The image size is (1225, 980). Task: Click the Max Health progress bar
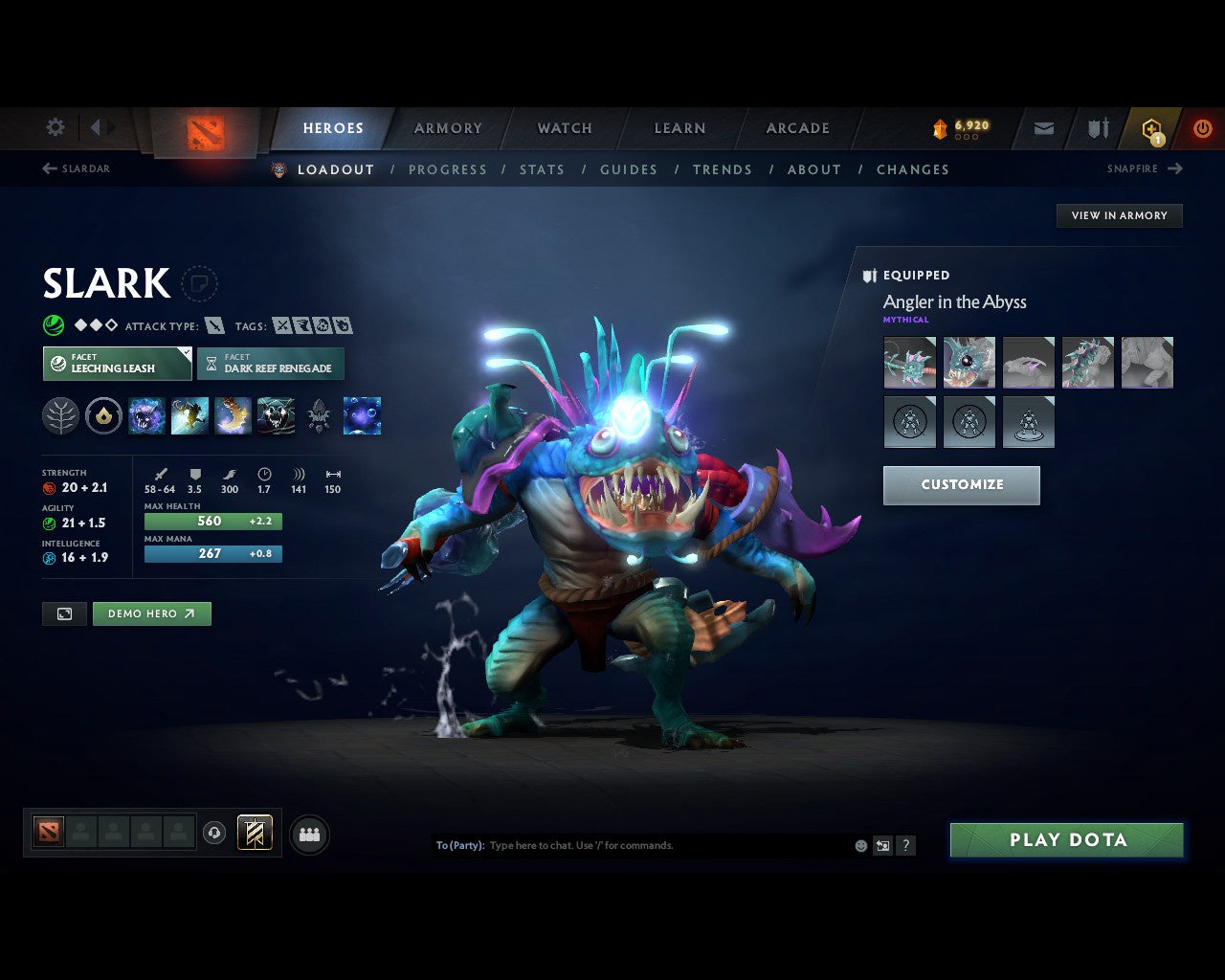coord(212,521)
